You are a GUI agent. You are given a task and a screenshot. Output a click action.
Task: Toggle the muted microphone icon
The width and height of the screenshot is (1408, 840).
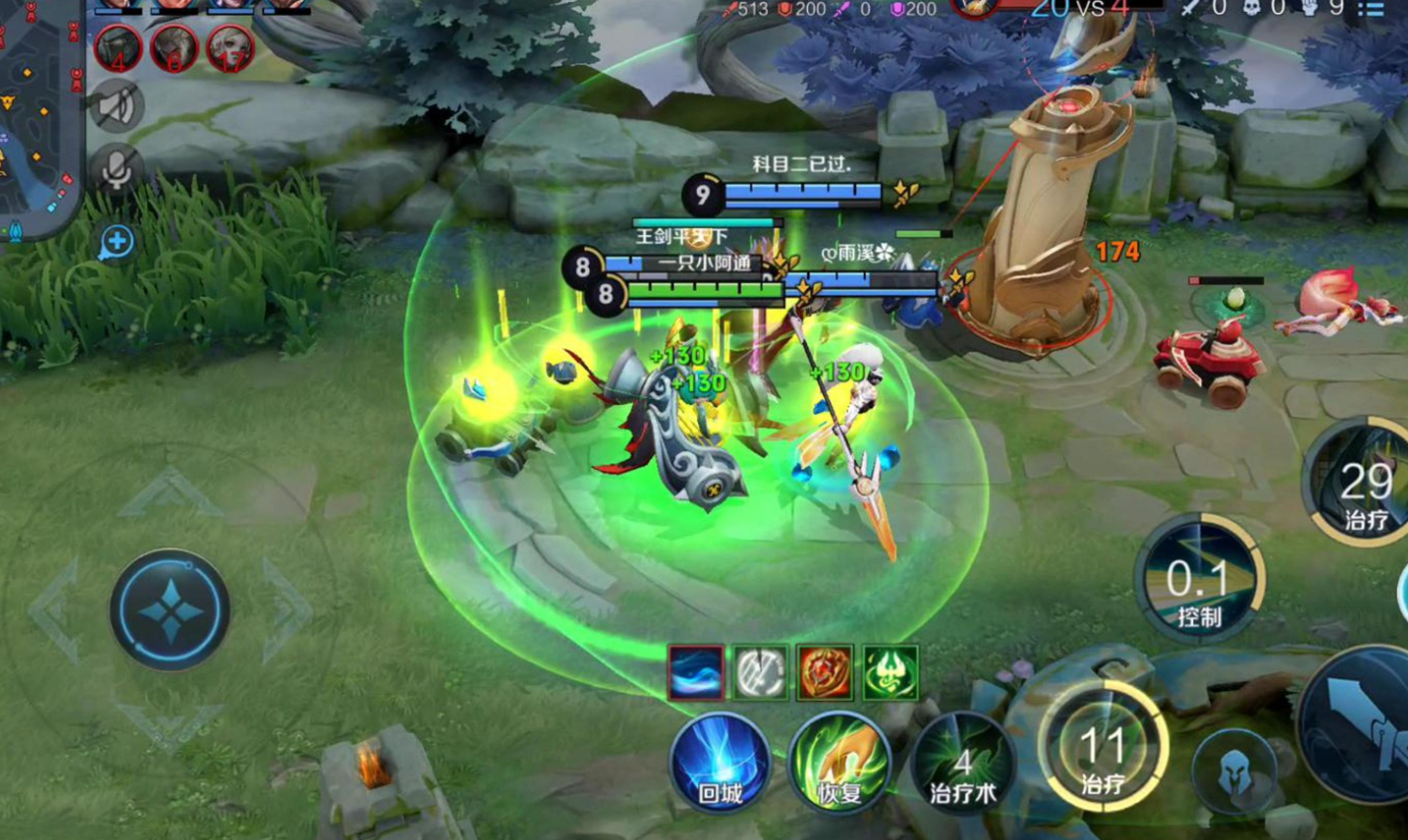[x=116, y=171]
